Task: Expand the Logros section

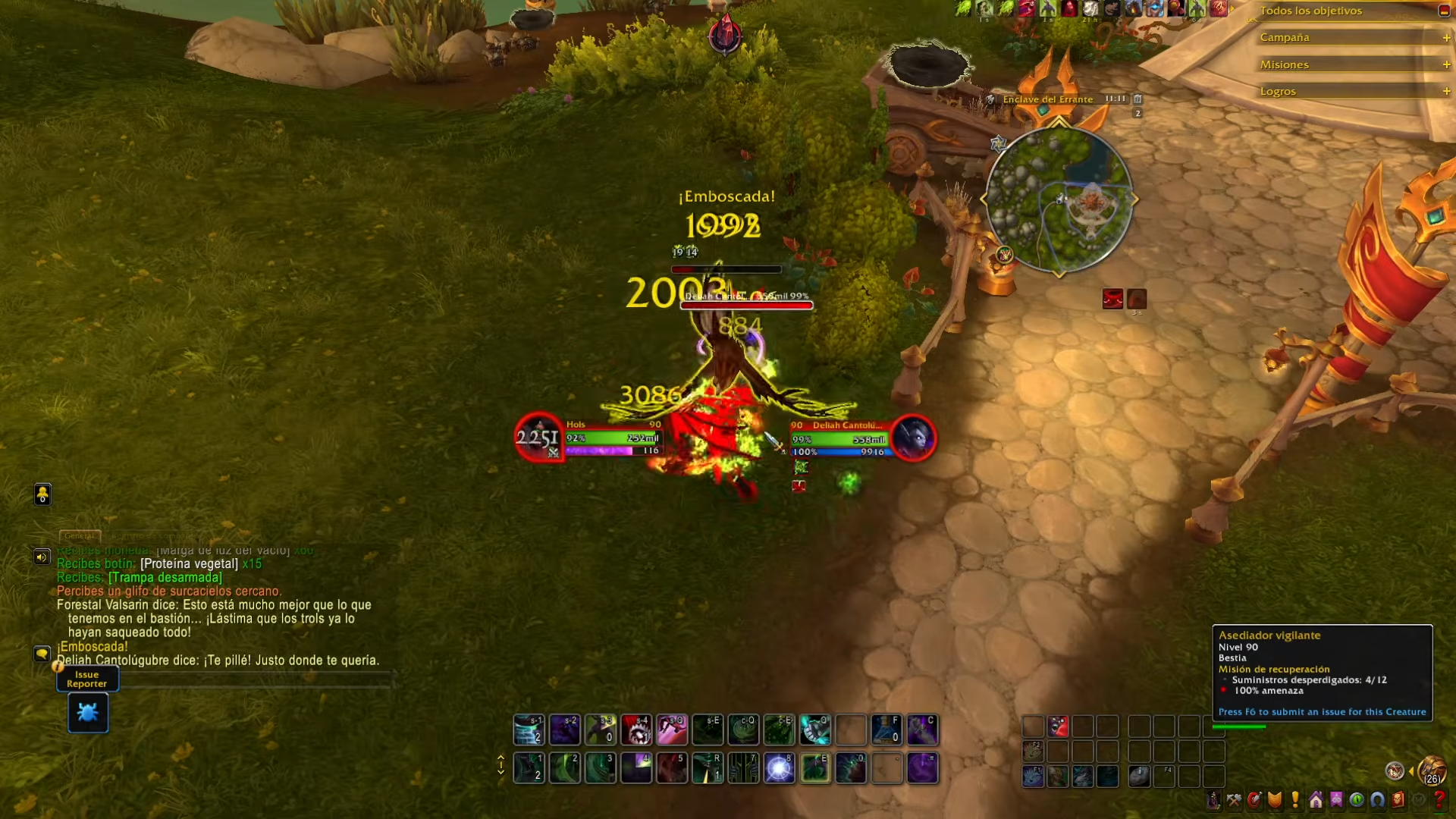Action: click(1446, 90)
